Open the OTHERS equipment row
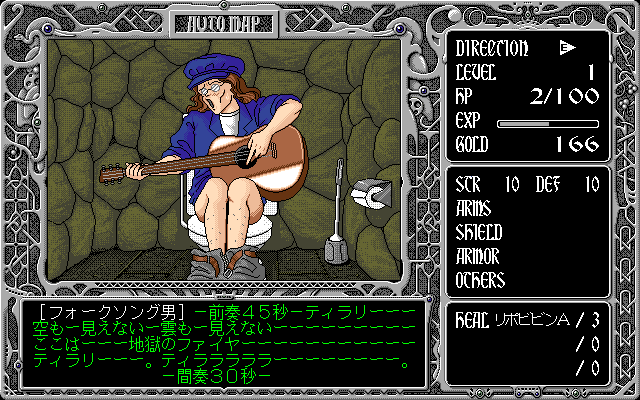Screen dimensions: 640x400 [483, 280]
